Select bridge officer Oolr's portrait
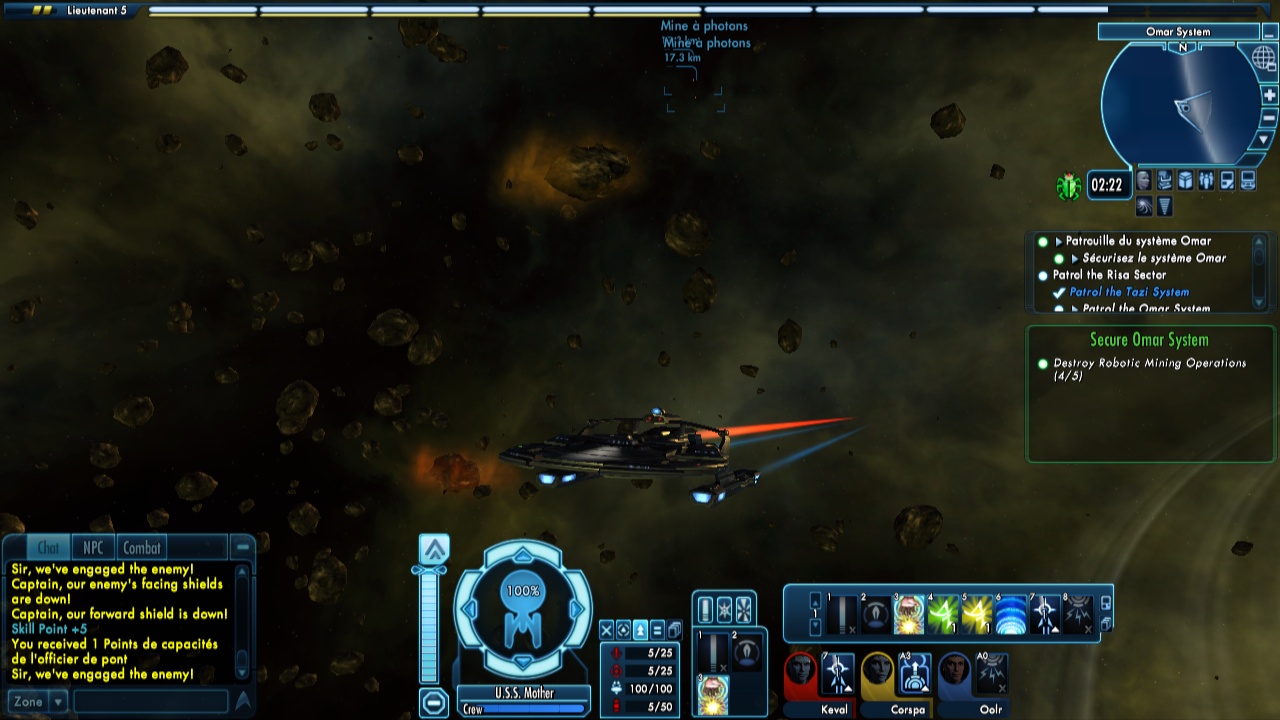 pyautogui.click(x=954, y=674)
